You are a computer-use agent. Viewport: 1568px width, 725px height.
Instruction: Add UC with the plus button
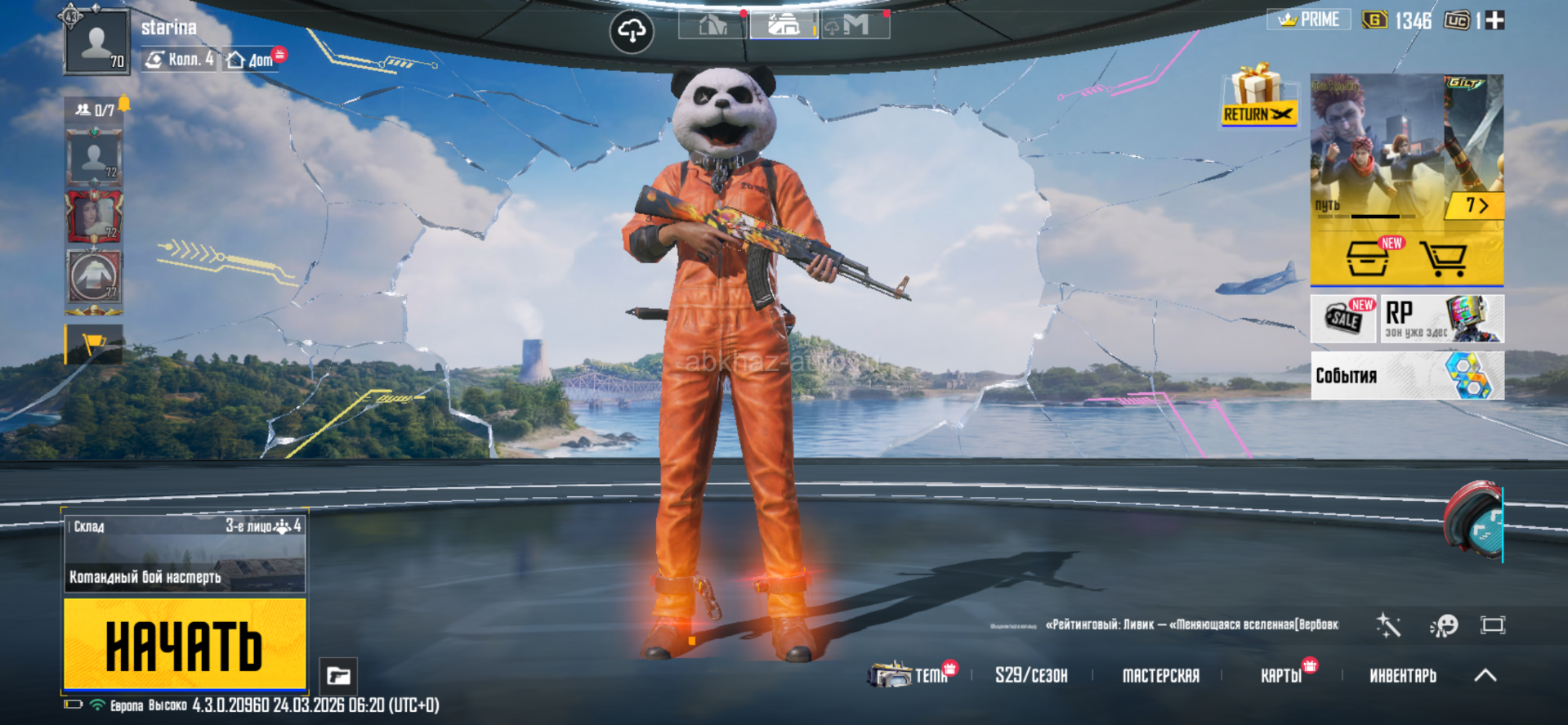(x=1494, y=20)
